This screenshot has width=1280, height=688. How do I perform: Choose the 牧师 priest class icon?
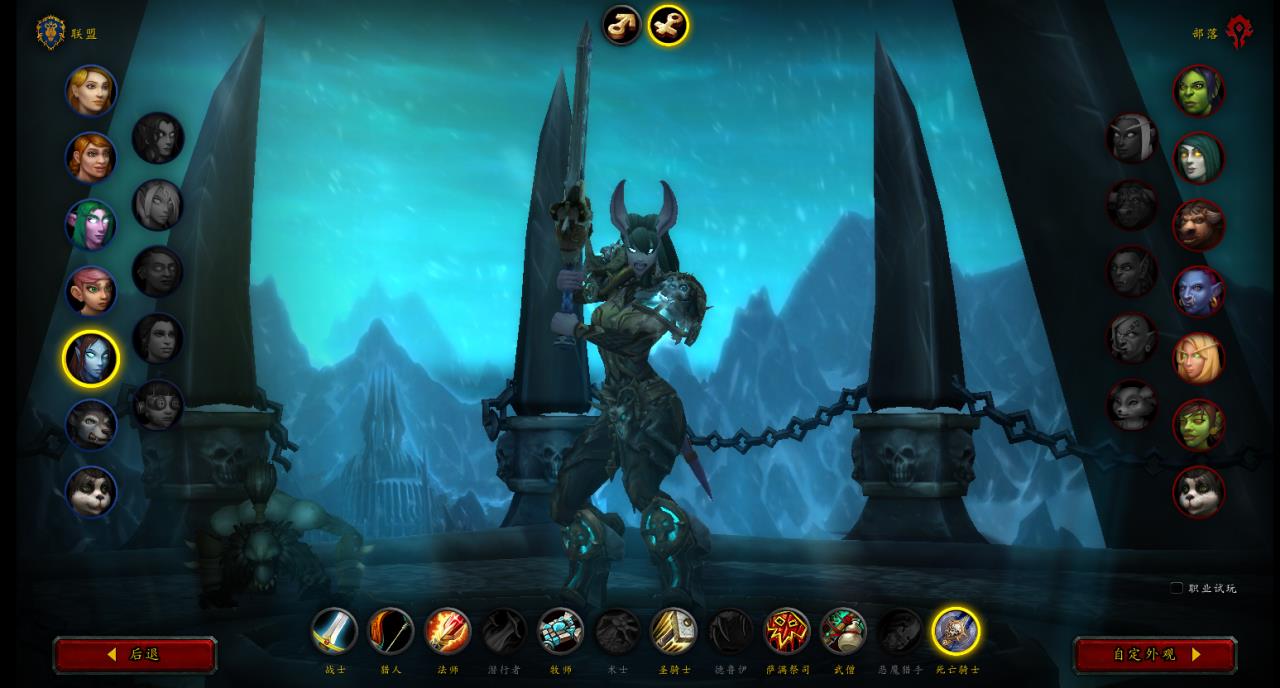561,631
